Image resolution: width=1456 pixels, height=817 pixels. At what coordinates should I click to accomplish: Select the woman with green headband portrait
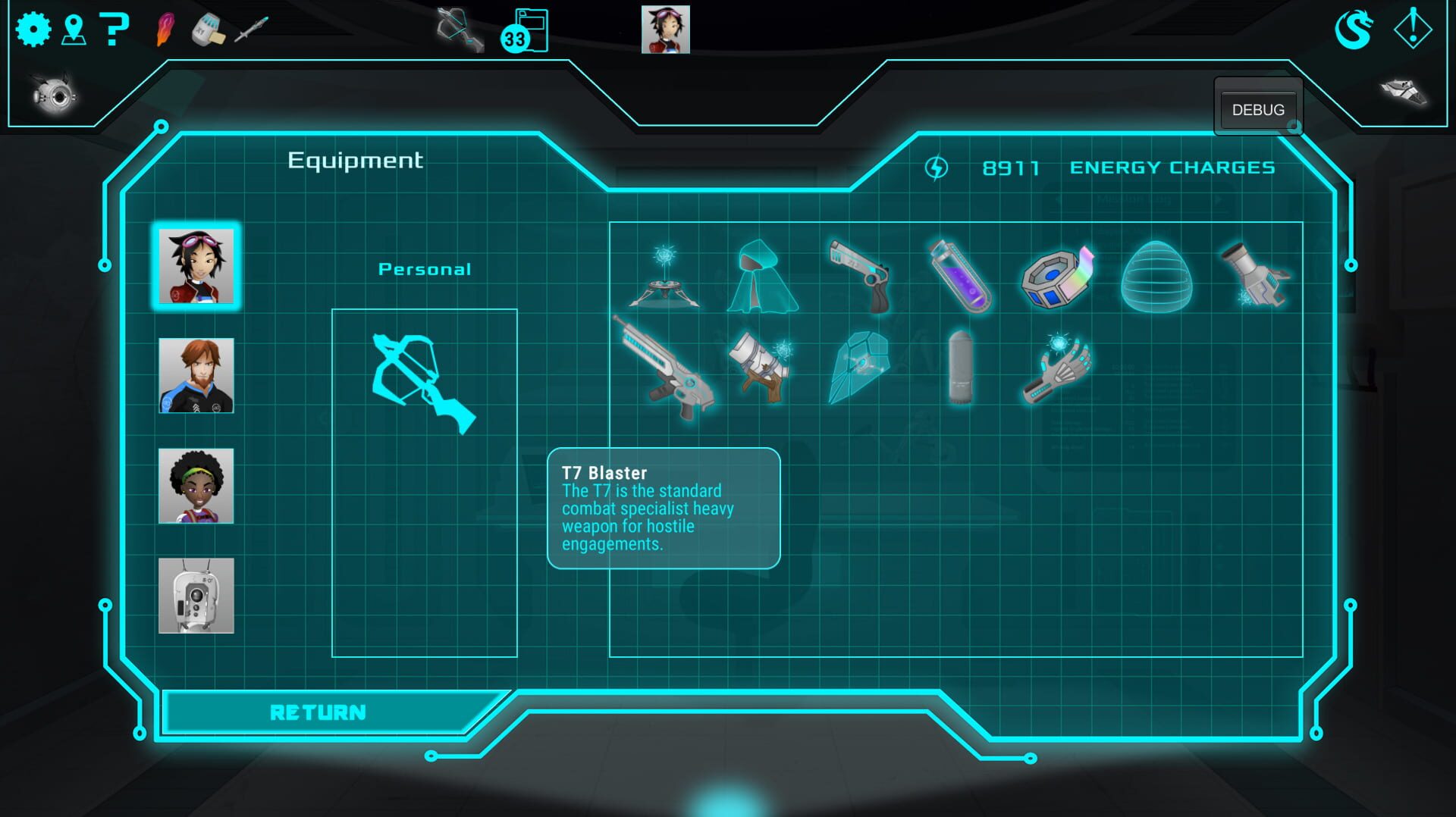click(x=196, y=486)
